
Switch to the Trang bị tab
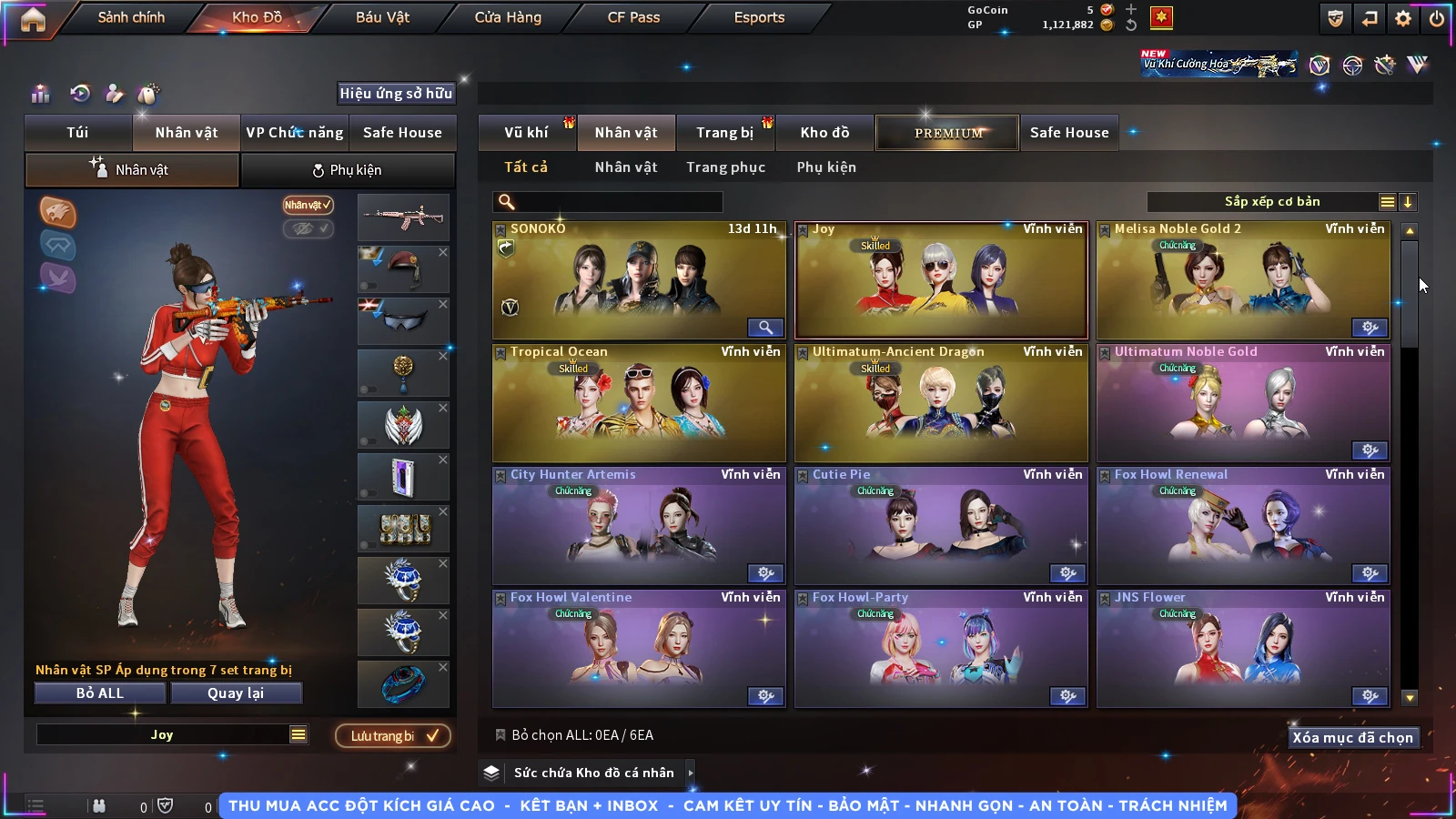pos(724,133)
